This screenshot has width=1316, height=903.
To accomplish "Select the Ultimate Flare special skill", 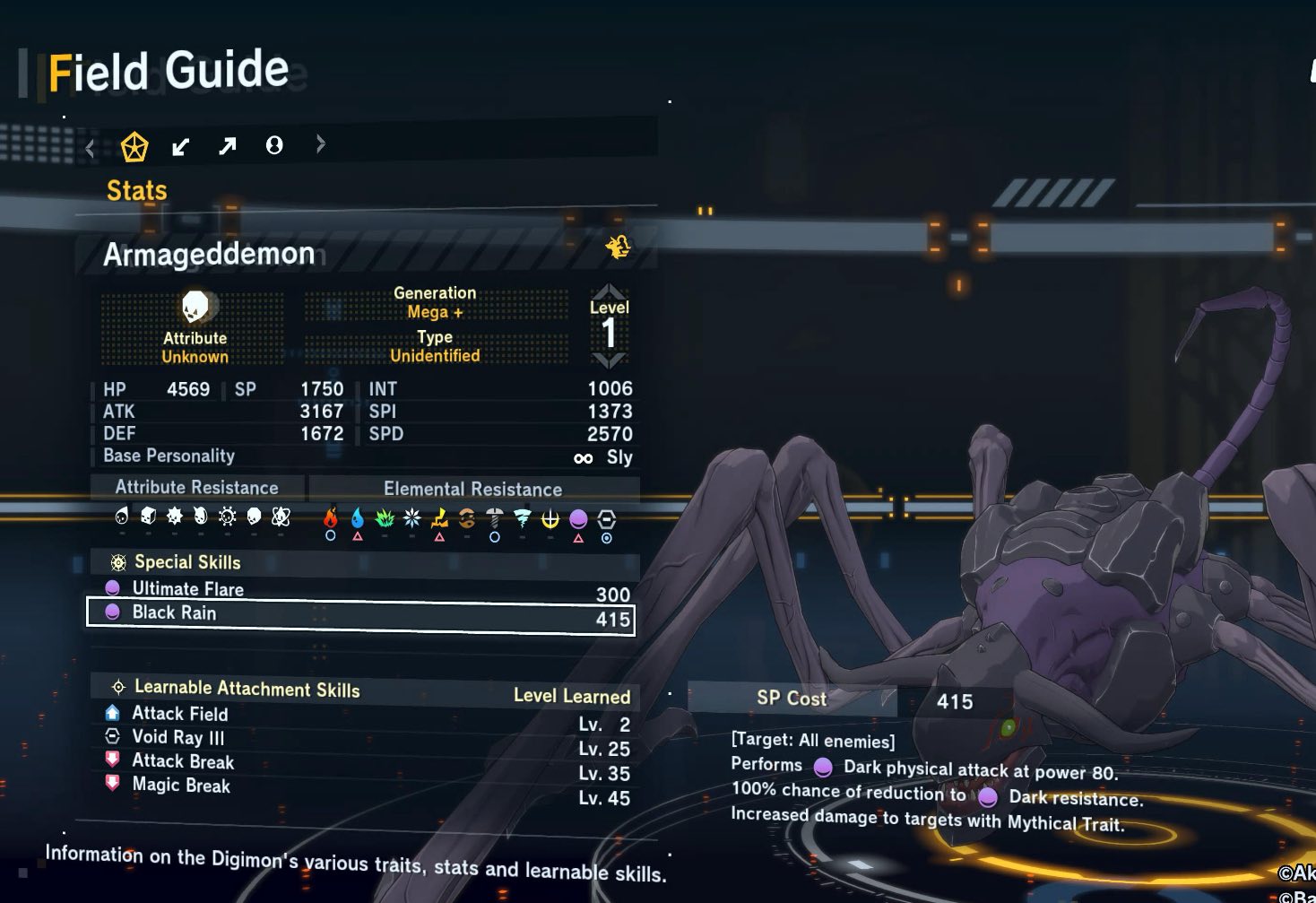I will (x=188, y=589).
